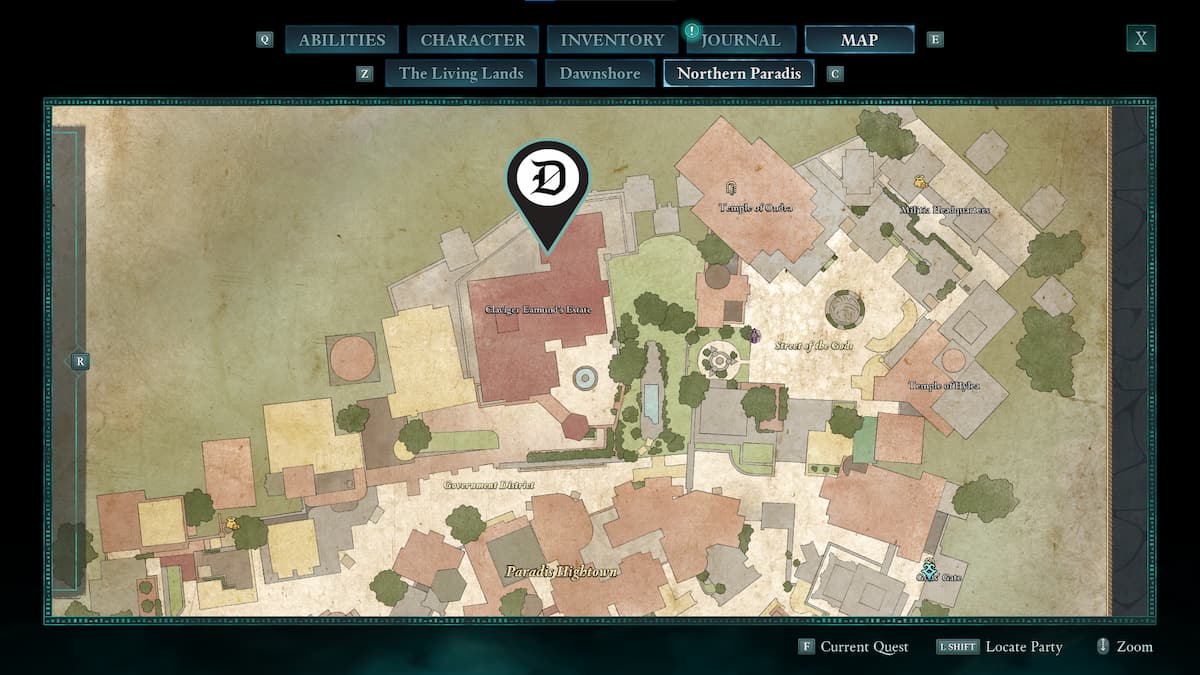Click the large D pin map marker

[x=548, y=184]
